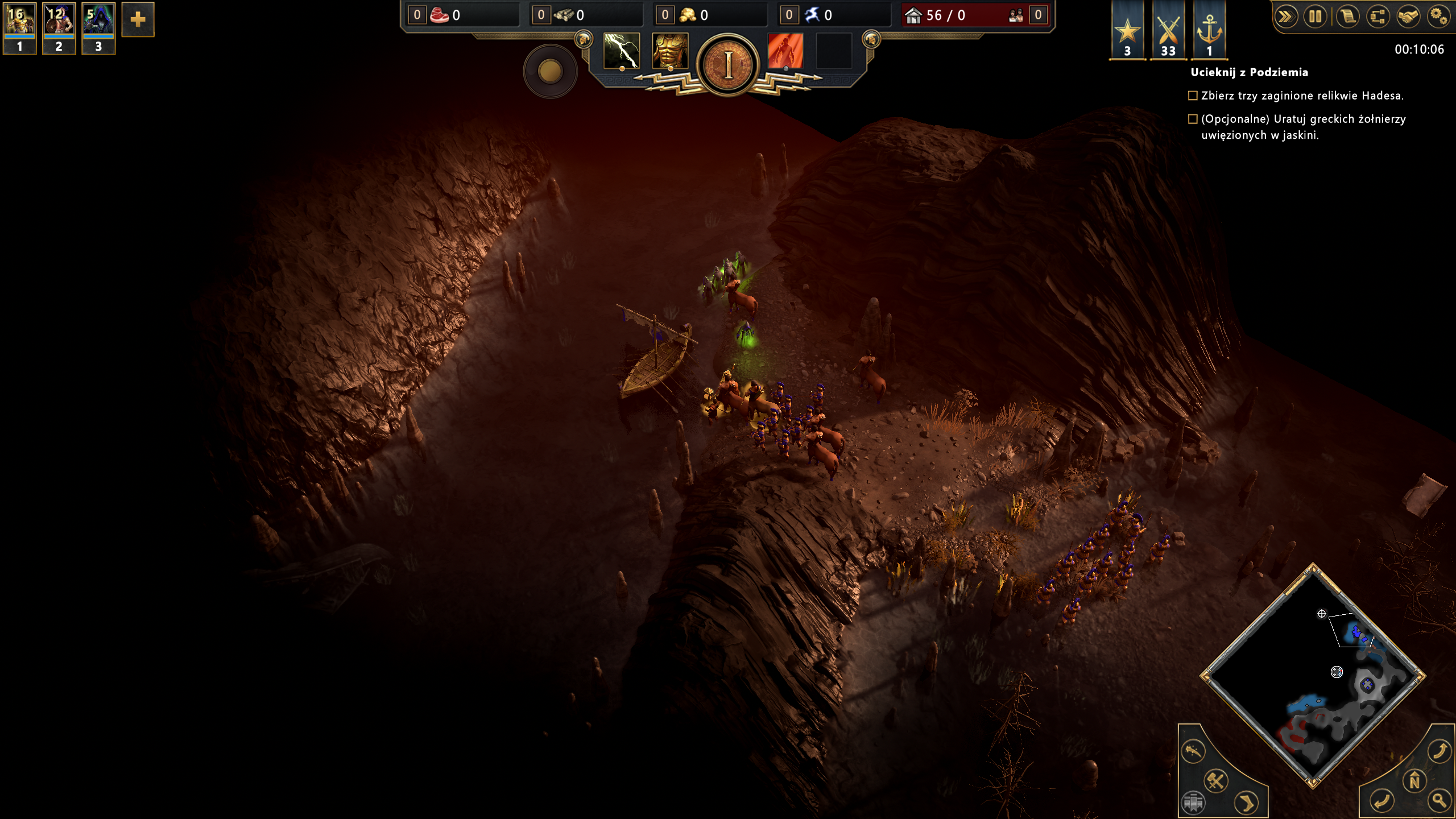Open the settings gears menu

(x=1438, y=16)
